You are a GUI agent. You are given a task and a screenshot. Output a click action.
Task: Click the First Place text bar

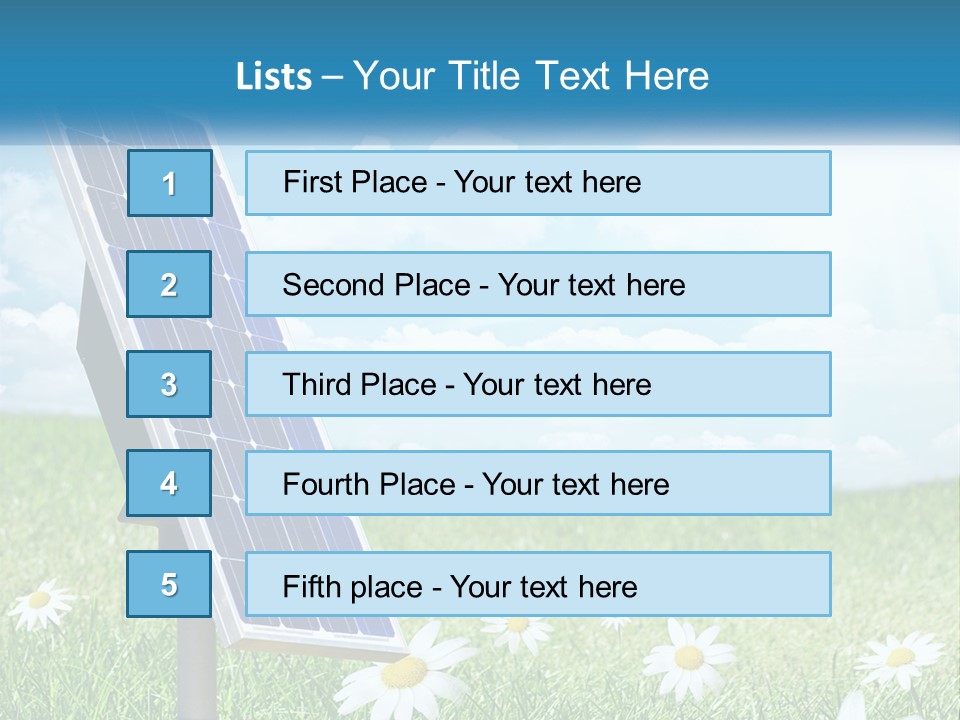[538, 183]
